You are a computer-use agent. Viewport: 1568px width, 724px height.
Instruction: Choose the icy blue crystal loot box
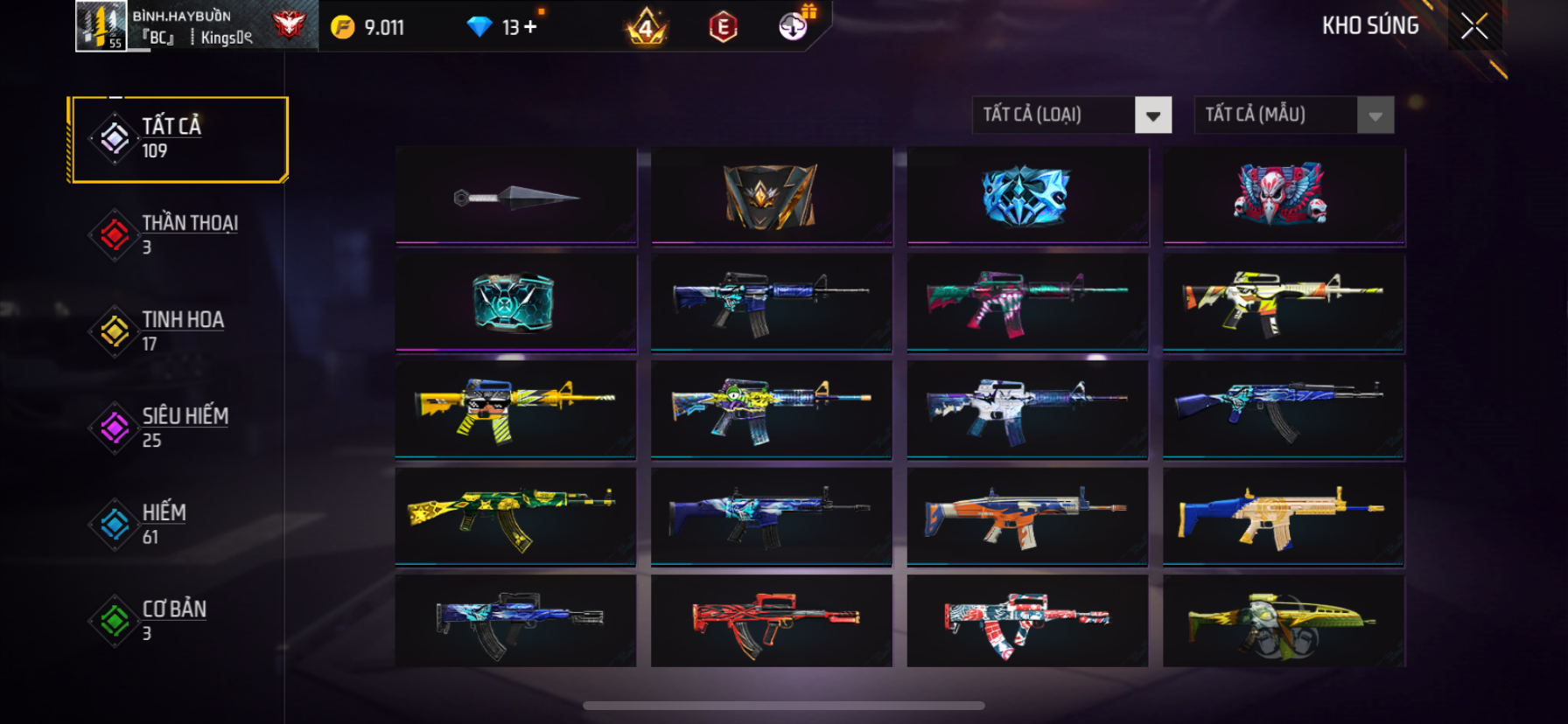coord(1027,197)
